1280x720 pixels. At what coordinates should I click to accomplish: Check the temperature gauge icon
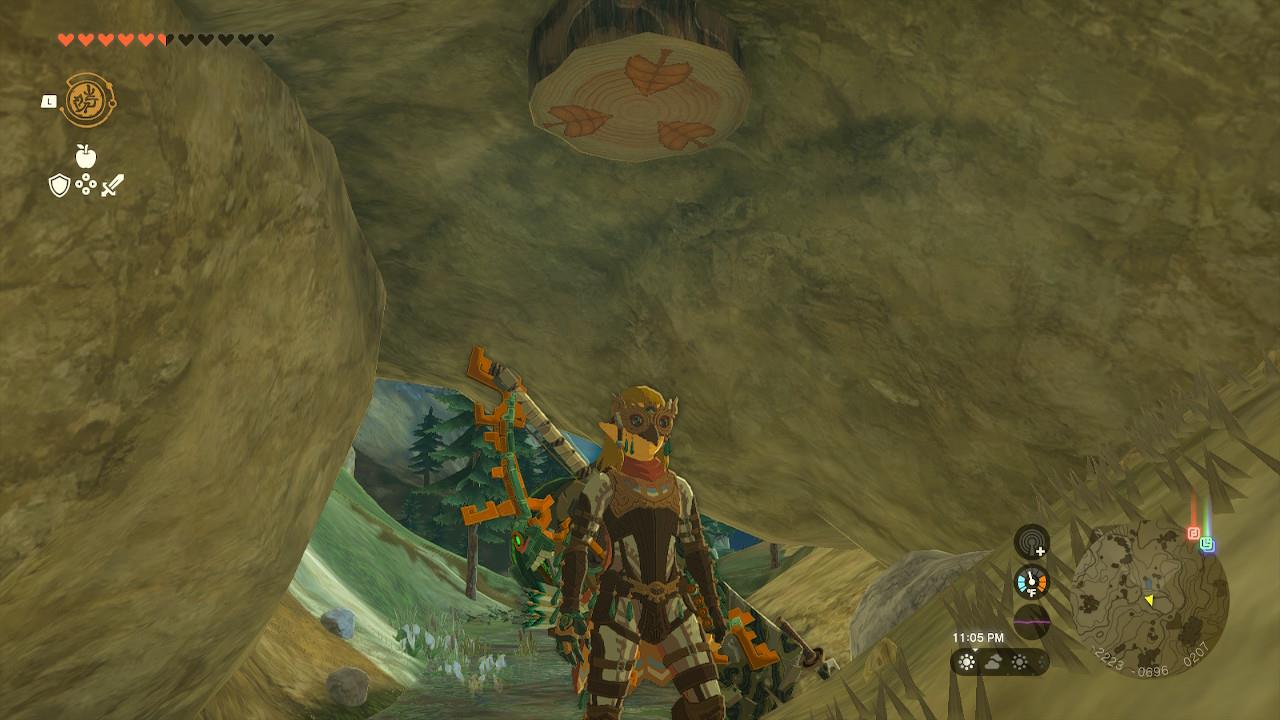click(1031, 582)
